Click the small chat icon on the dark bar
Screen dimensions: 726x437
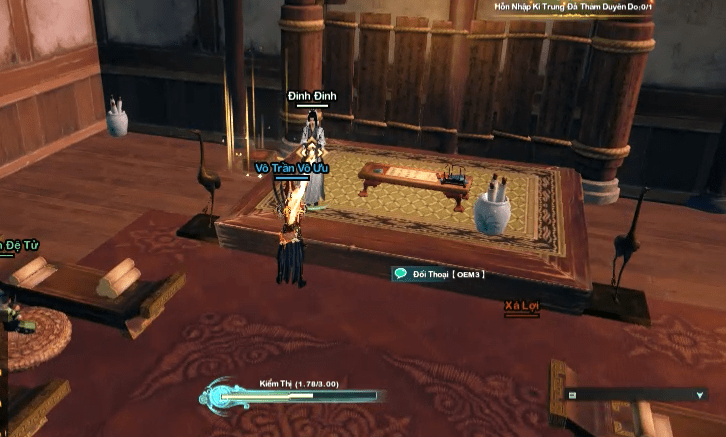[573, 395]
